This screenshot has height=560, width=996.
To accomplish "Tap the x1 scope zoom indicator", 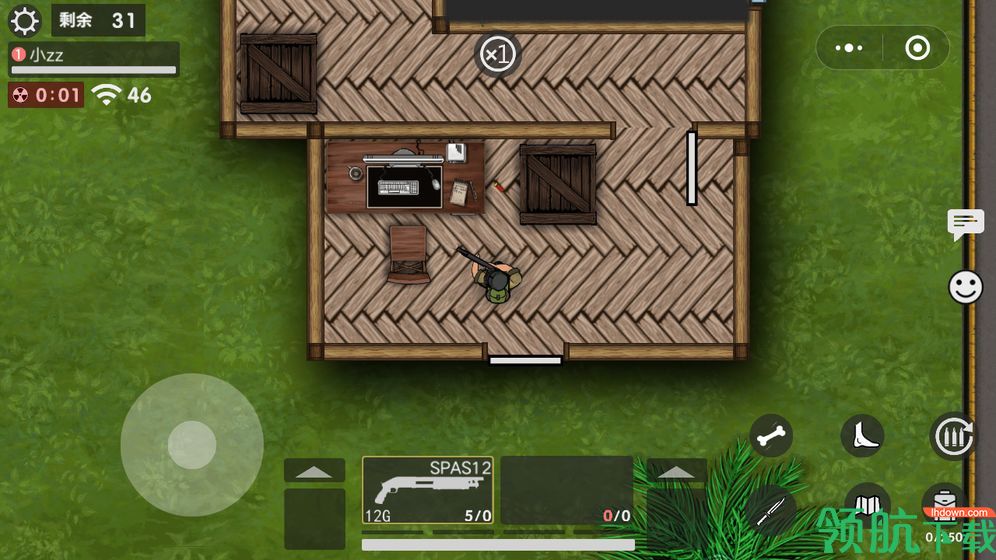I will tap(497, 55).
